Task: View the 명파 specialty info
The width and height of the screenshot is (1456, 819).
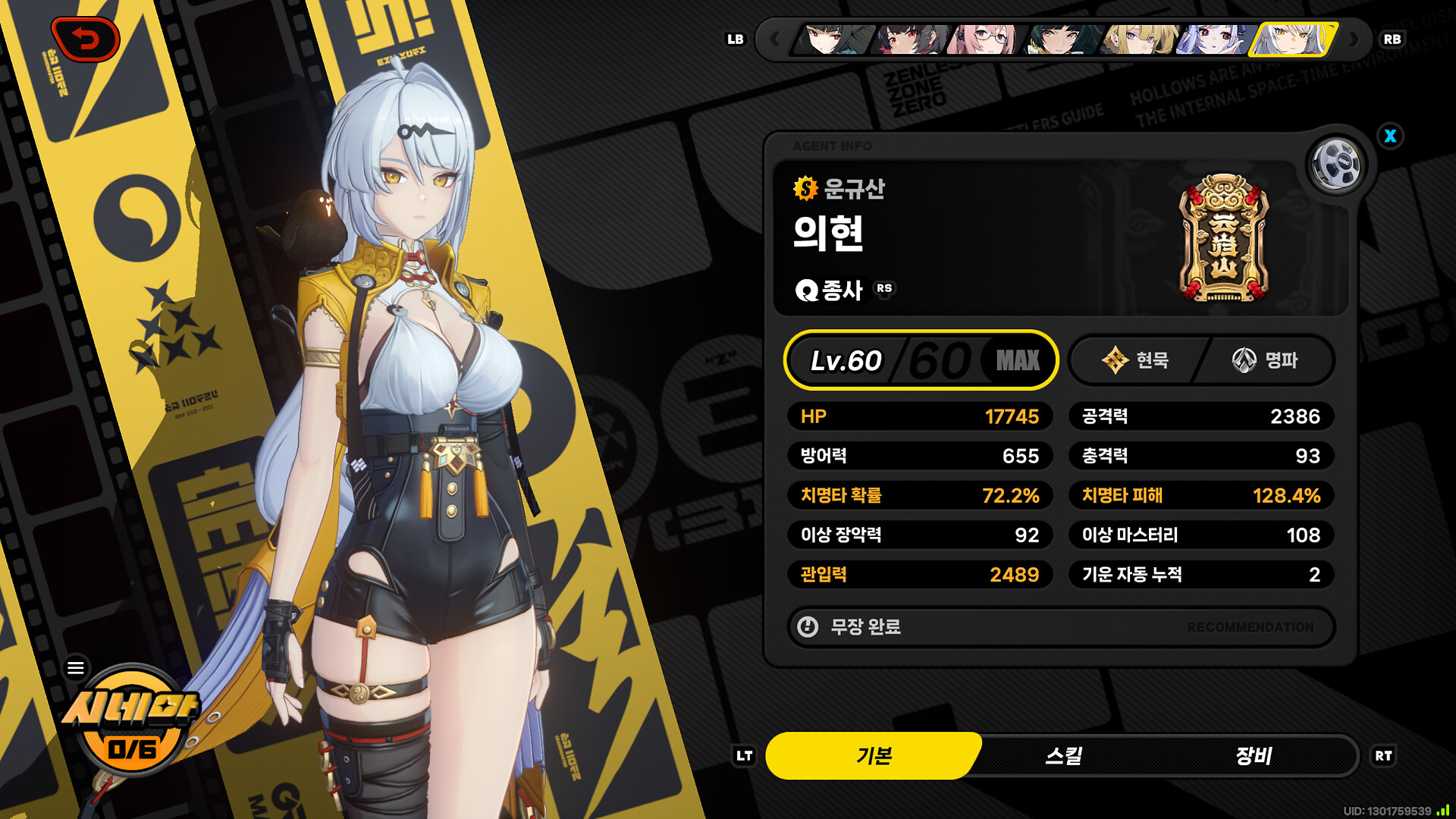Action: click(x=1266, y=360)
